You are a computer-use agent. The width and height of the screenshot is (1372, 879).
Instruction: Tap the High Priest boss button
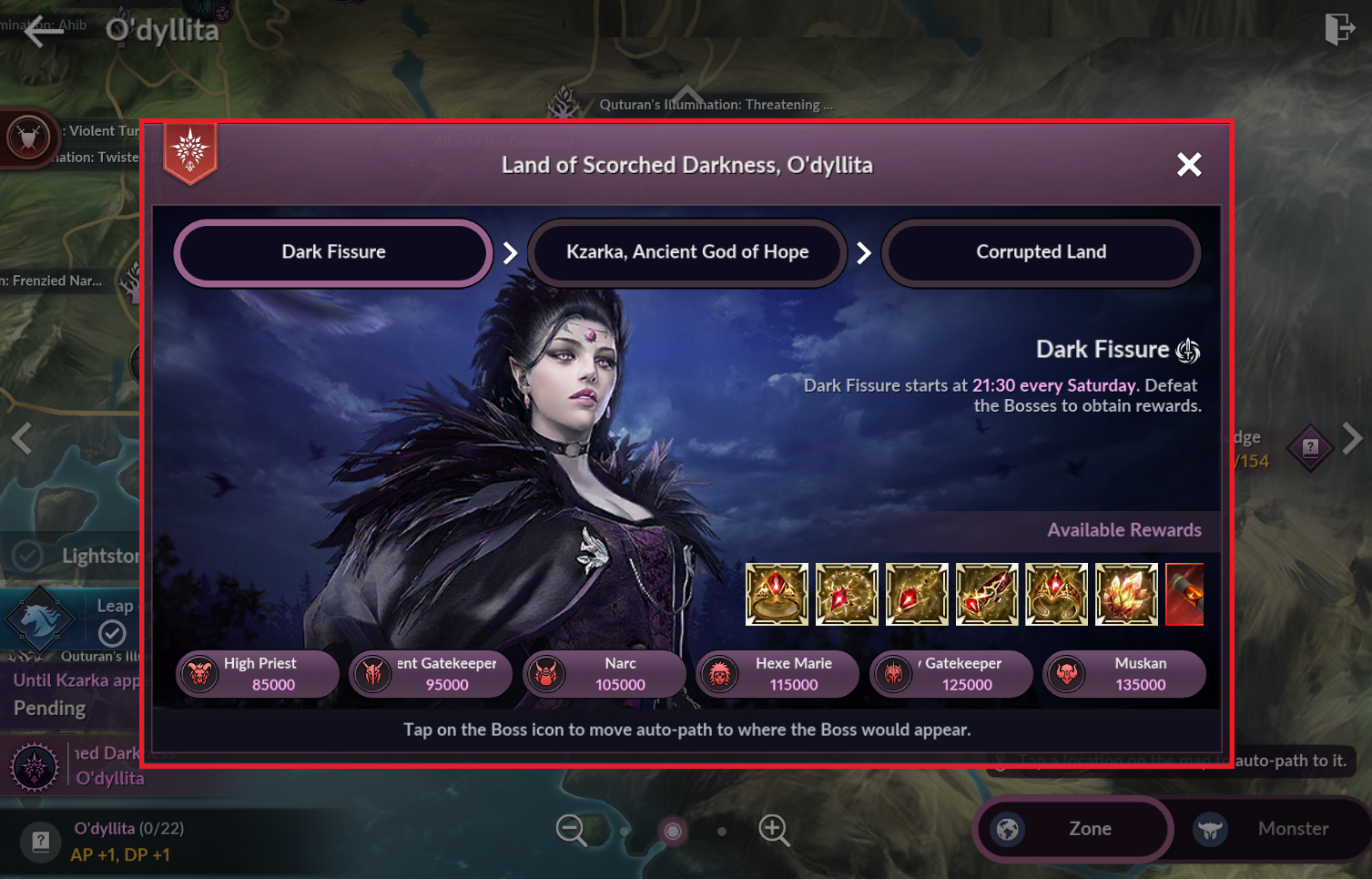pos(258,674)
